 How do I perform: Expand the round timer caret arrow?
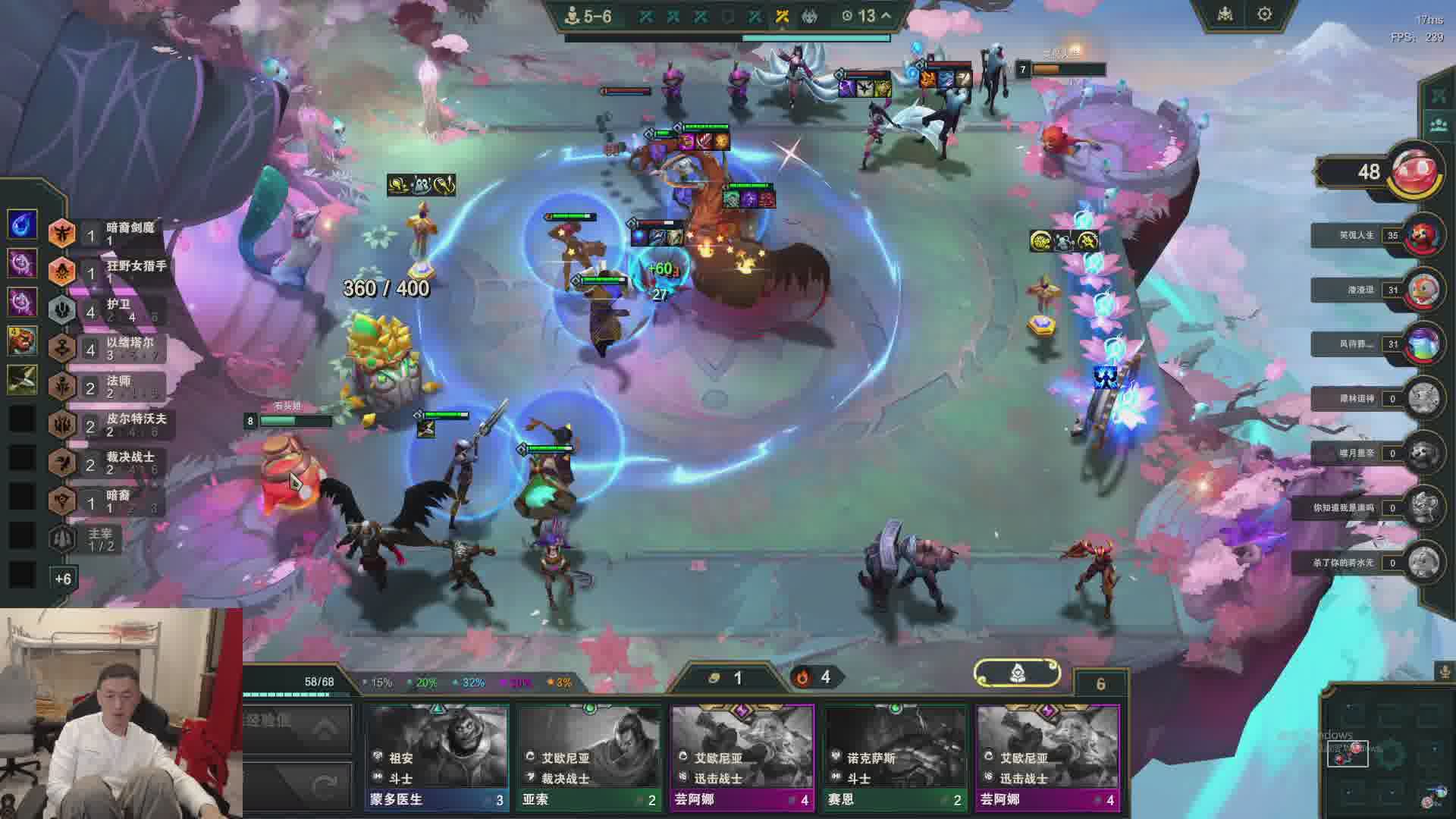click(x=886, y=15)
